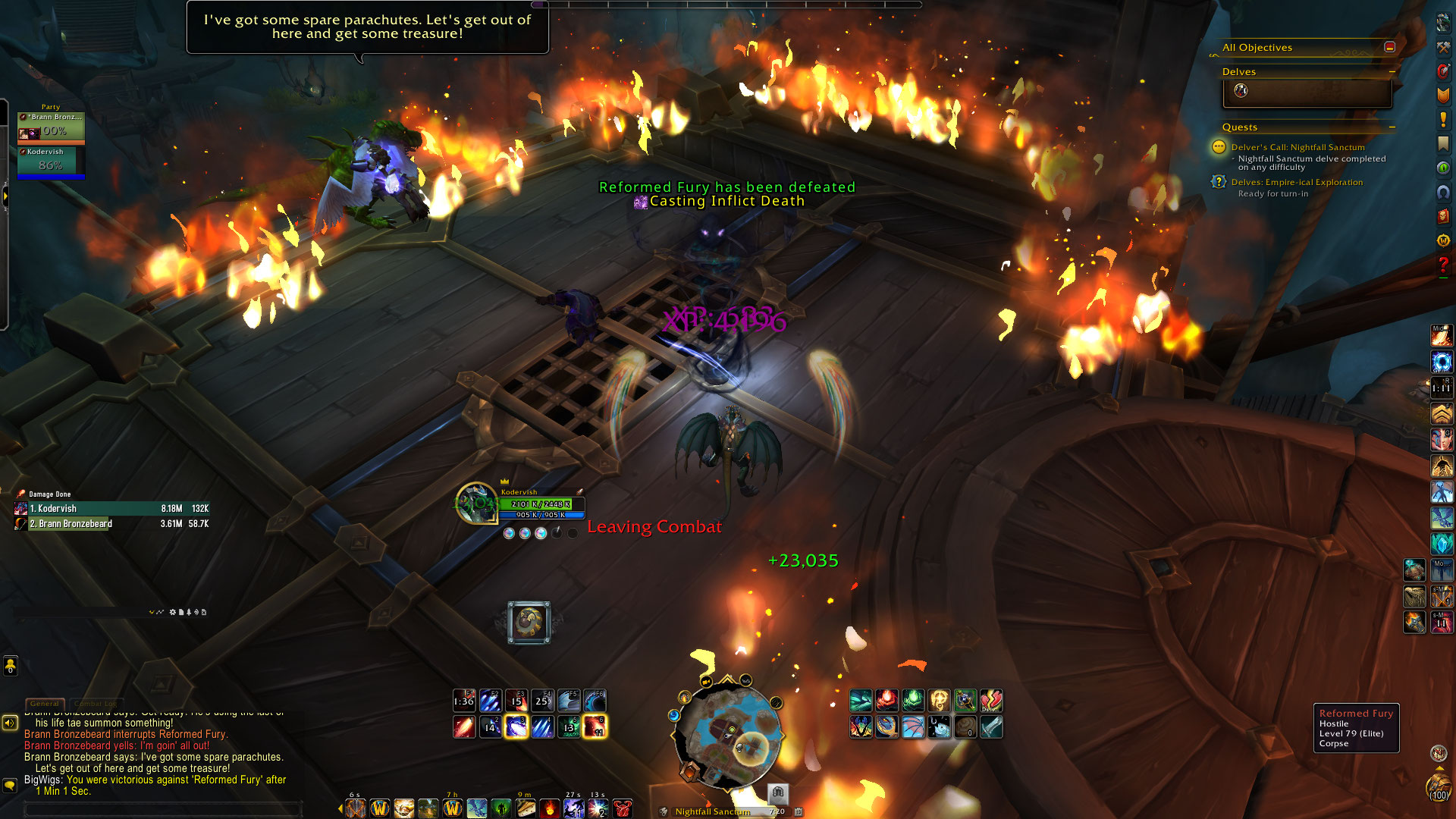Click the chat speech bubble button

(x=10, y=785)
